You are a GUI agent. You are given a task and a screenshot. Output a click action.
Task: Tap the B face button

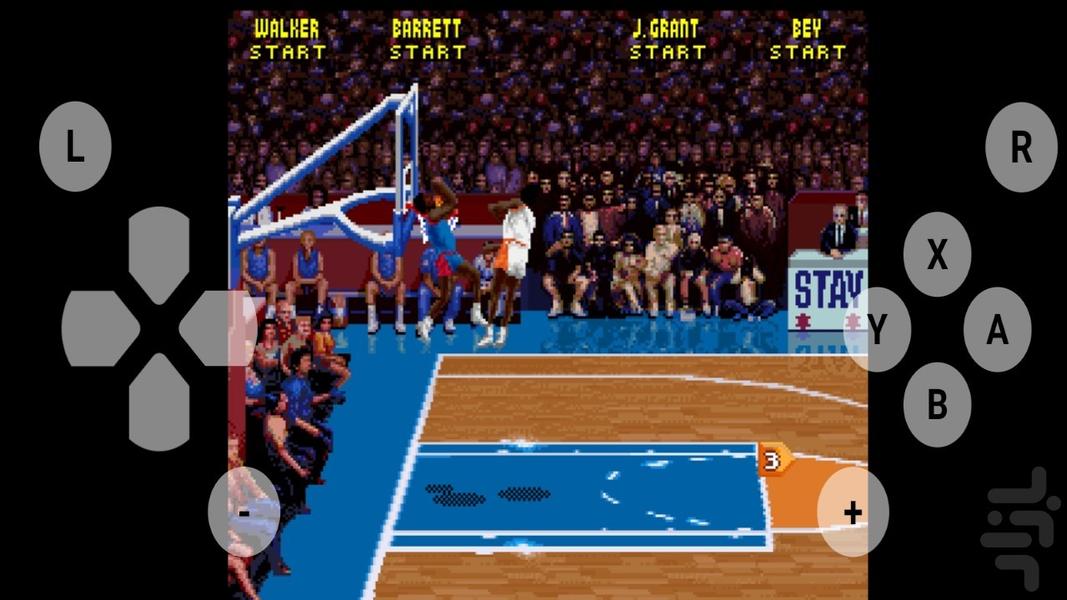(937, 404)
